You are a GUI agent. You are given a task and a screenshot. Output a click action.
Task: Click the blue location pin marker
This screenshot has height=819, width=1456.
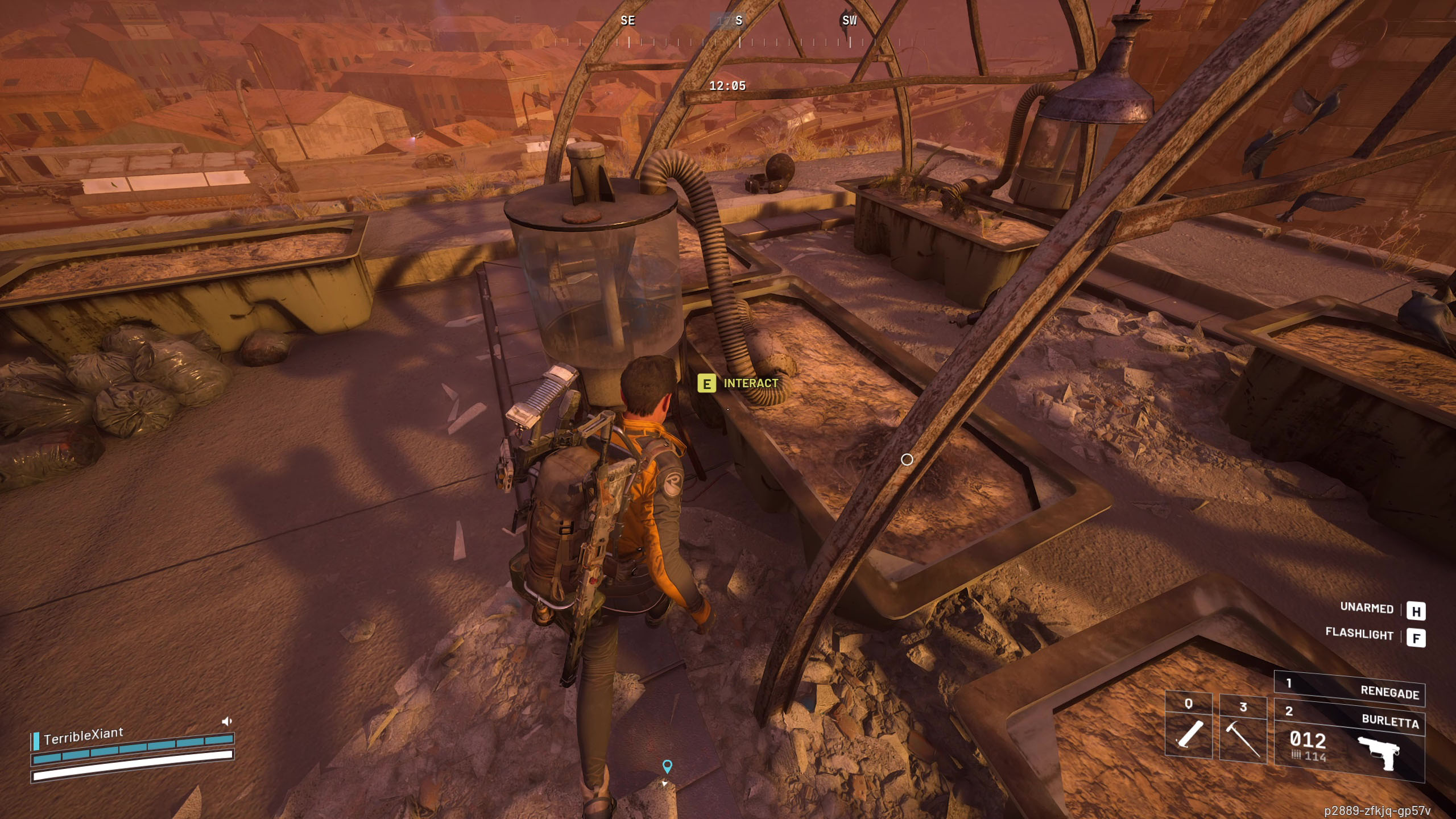pos(667,766)
